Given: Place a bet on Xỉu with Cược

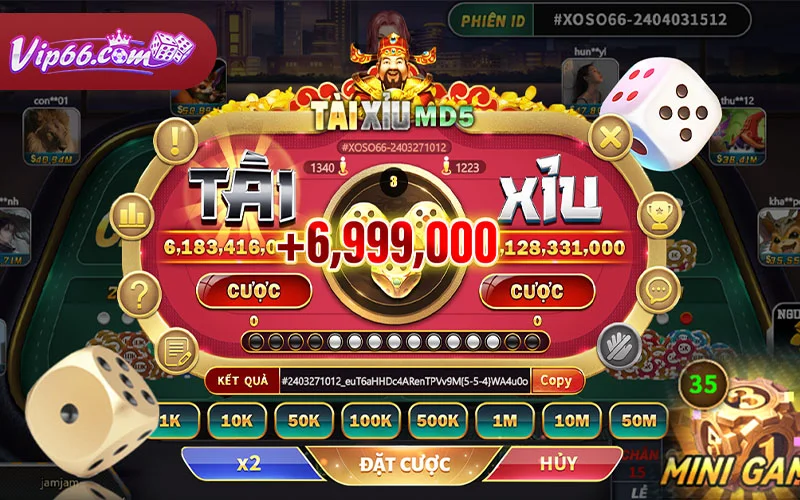Looking at the screenshot, I should pos(537,291).
